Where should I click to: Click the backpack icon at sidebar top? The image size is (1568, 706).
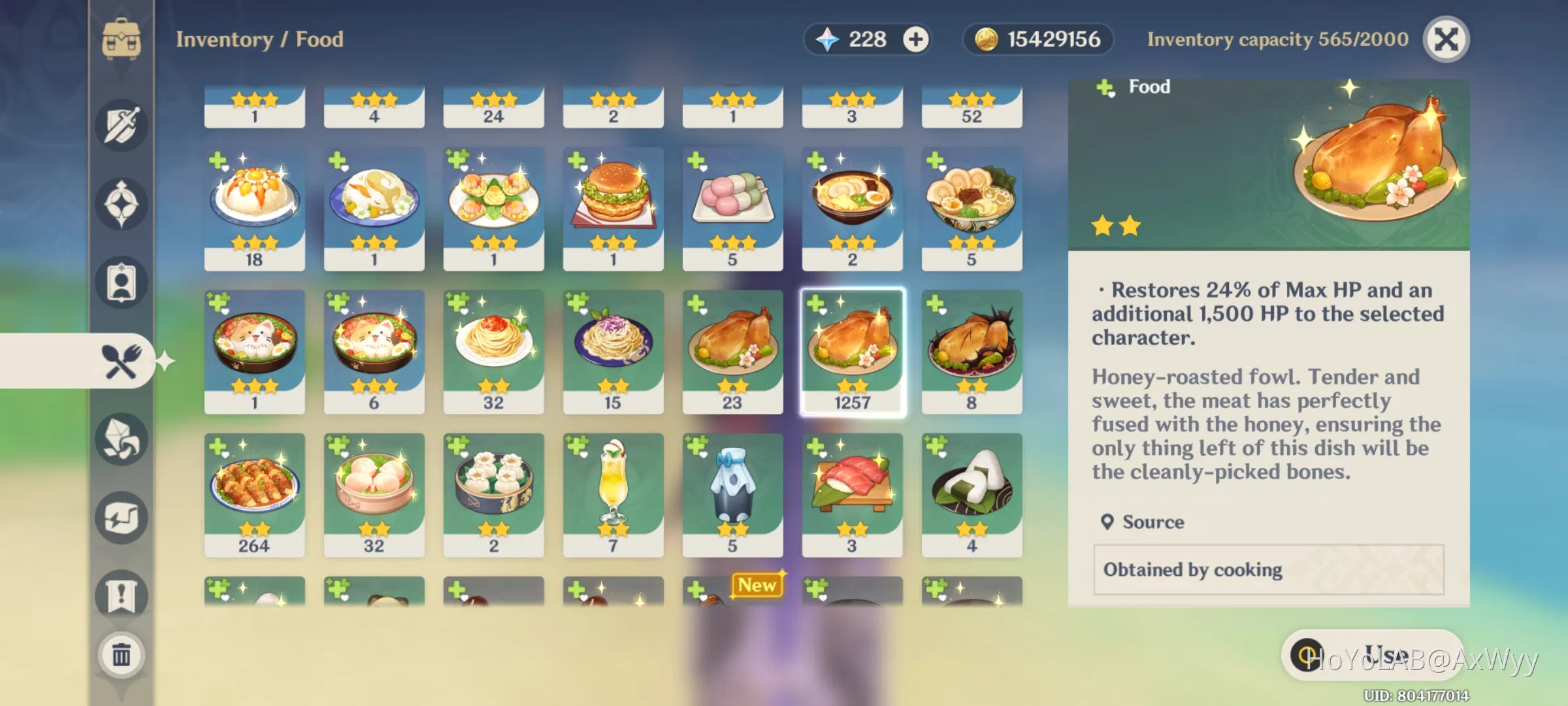pos(121,39)
